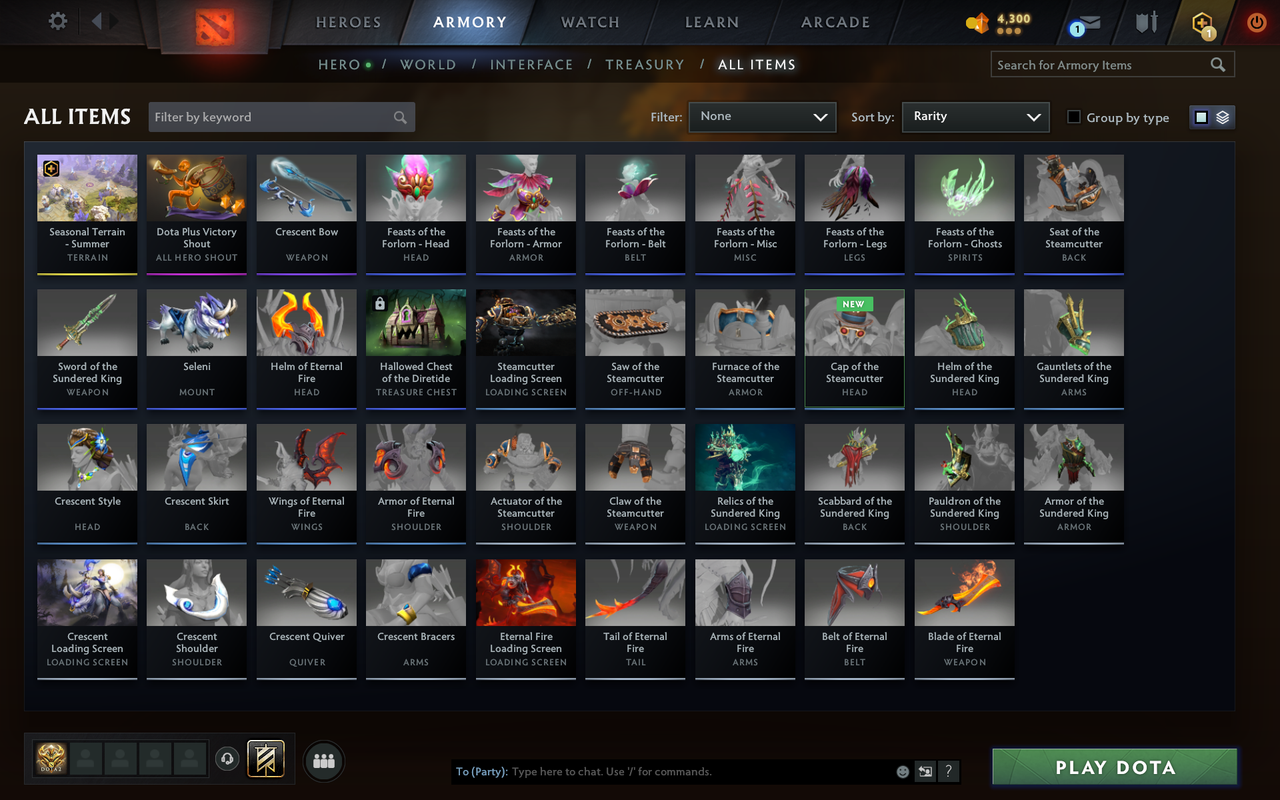
Task: Switch to the WATCH tab
Action: coord(590,22)
